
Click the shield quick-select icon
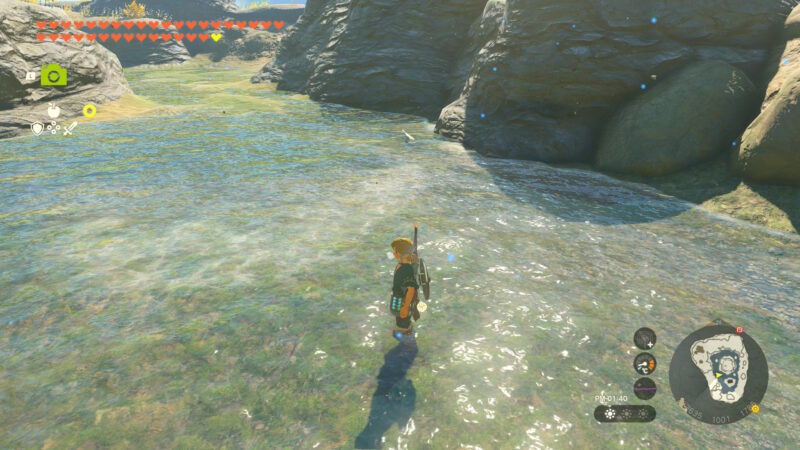[37, 128]
